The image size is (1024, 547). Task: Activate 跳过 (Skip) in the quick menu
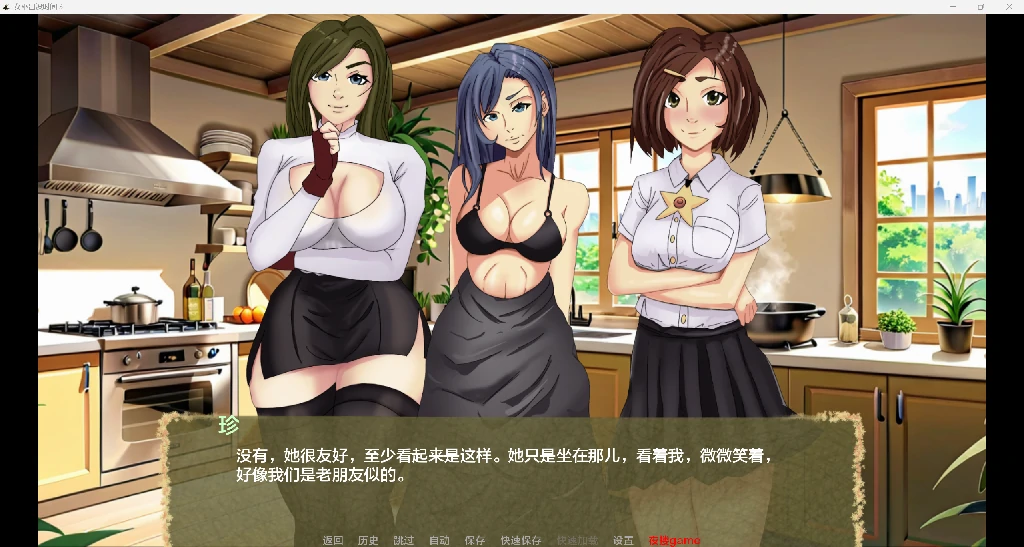[x=403, y=540]
